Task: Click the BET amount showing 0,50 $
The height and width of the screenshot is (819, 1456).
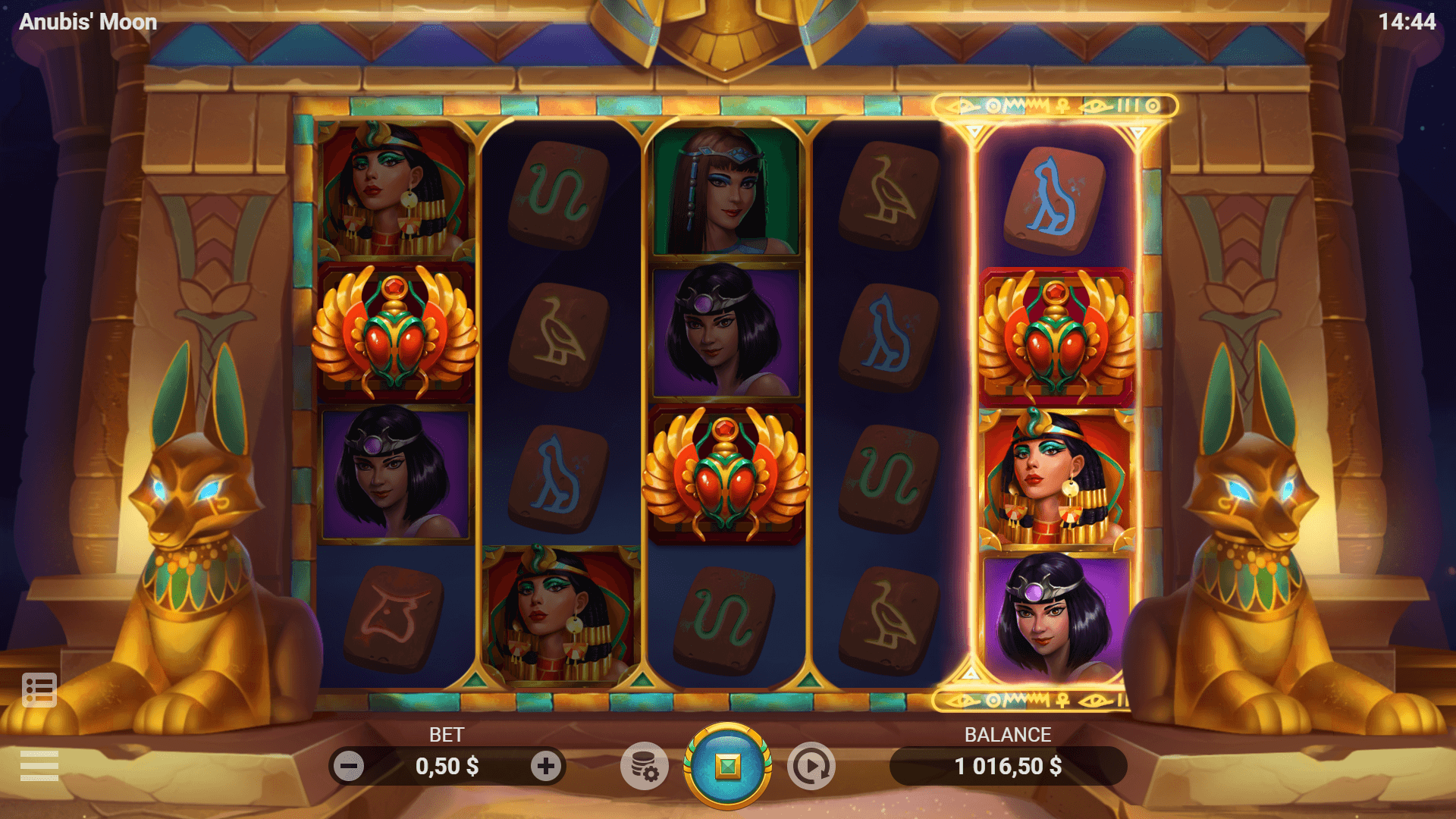Action: [x=447, y=766]
